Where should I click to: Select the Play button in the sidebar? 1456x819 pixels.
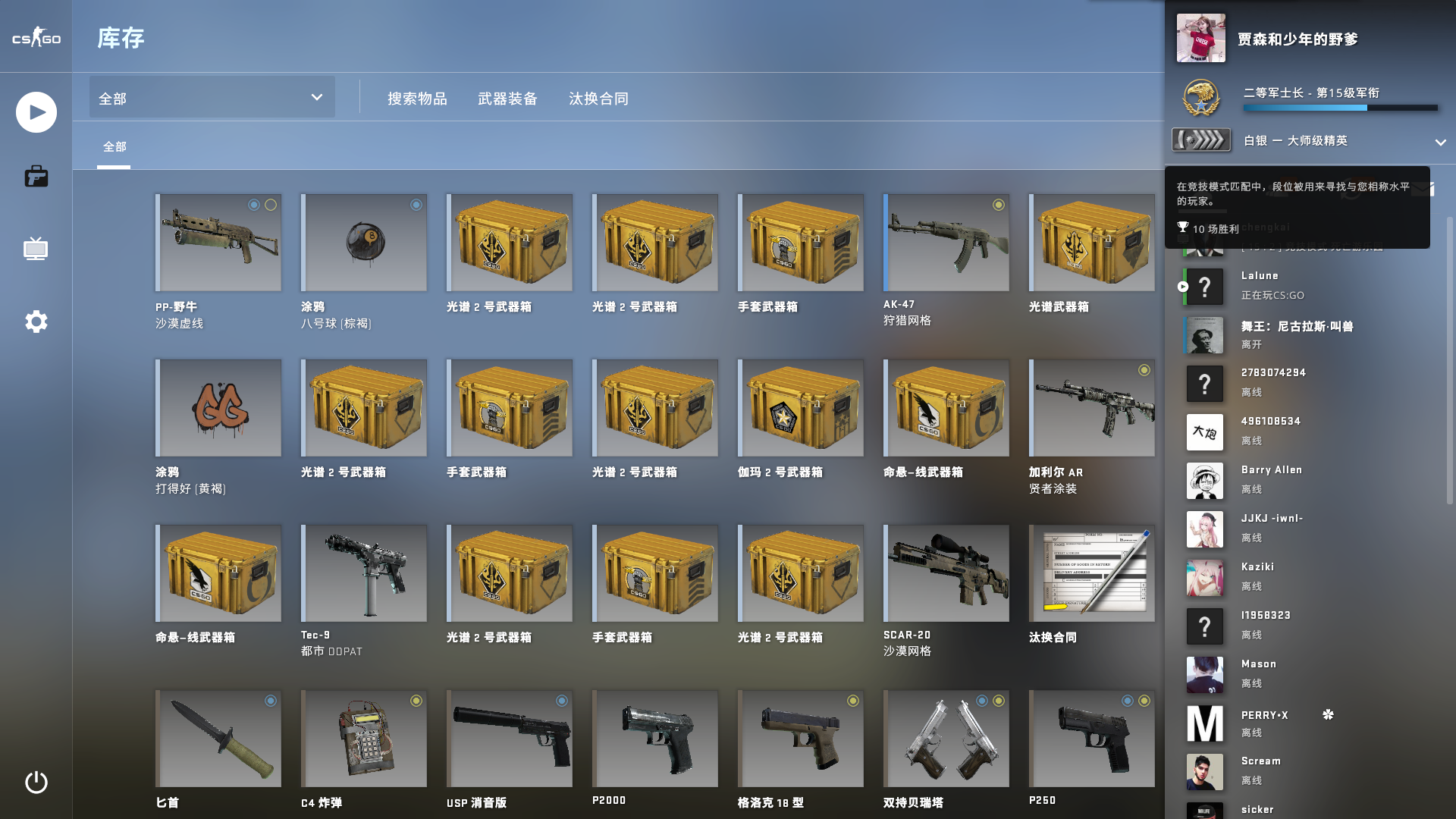[36, 111]
